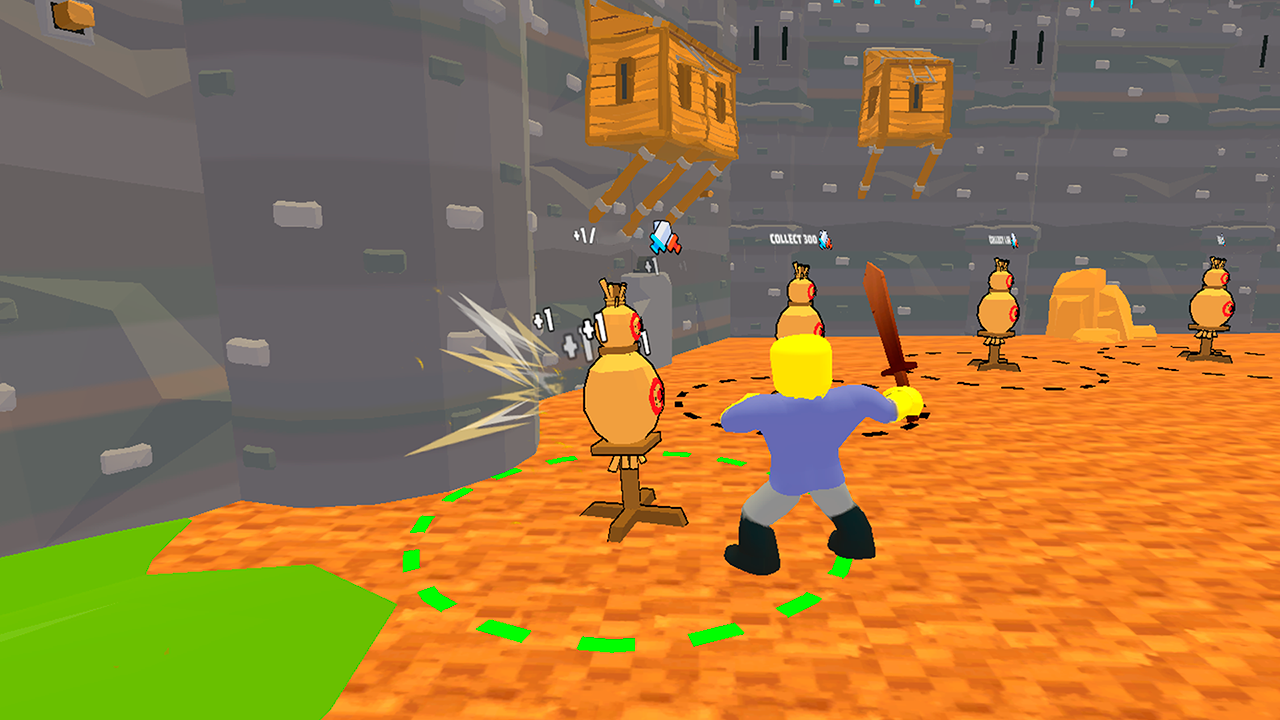Click the +1 indicator above the stone pillar
Screen dimensions: 1280x720
tap(652, 265)
